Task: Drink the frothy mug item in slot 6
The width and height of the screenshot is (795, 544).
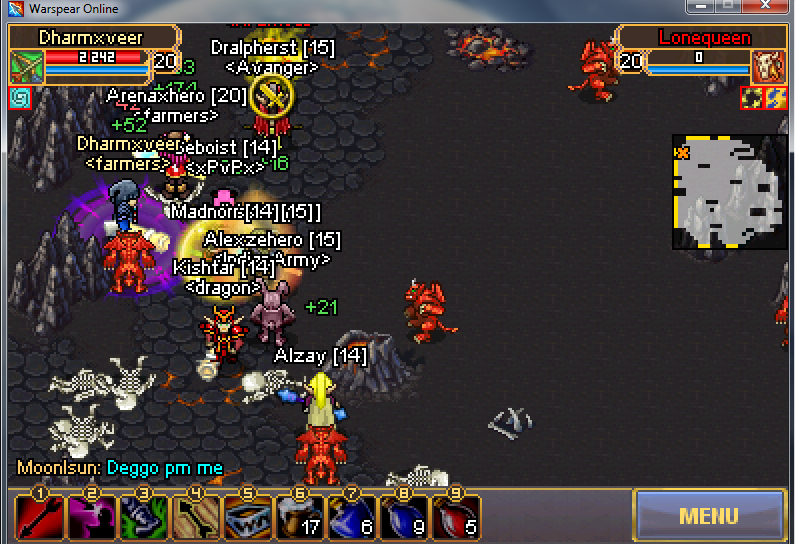Action: coord(299,518)
